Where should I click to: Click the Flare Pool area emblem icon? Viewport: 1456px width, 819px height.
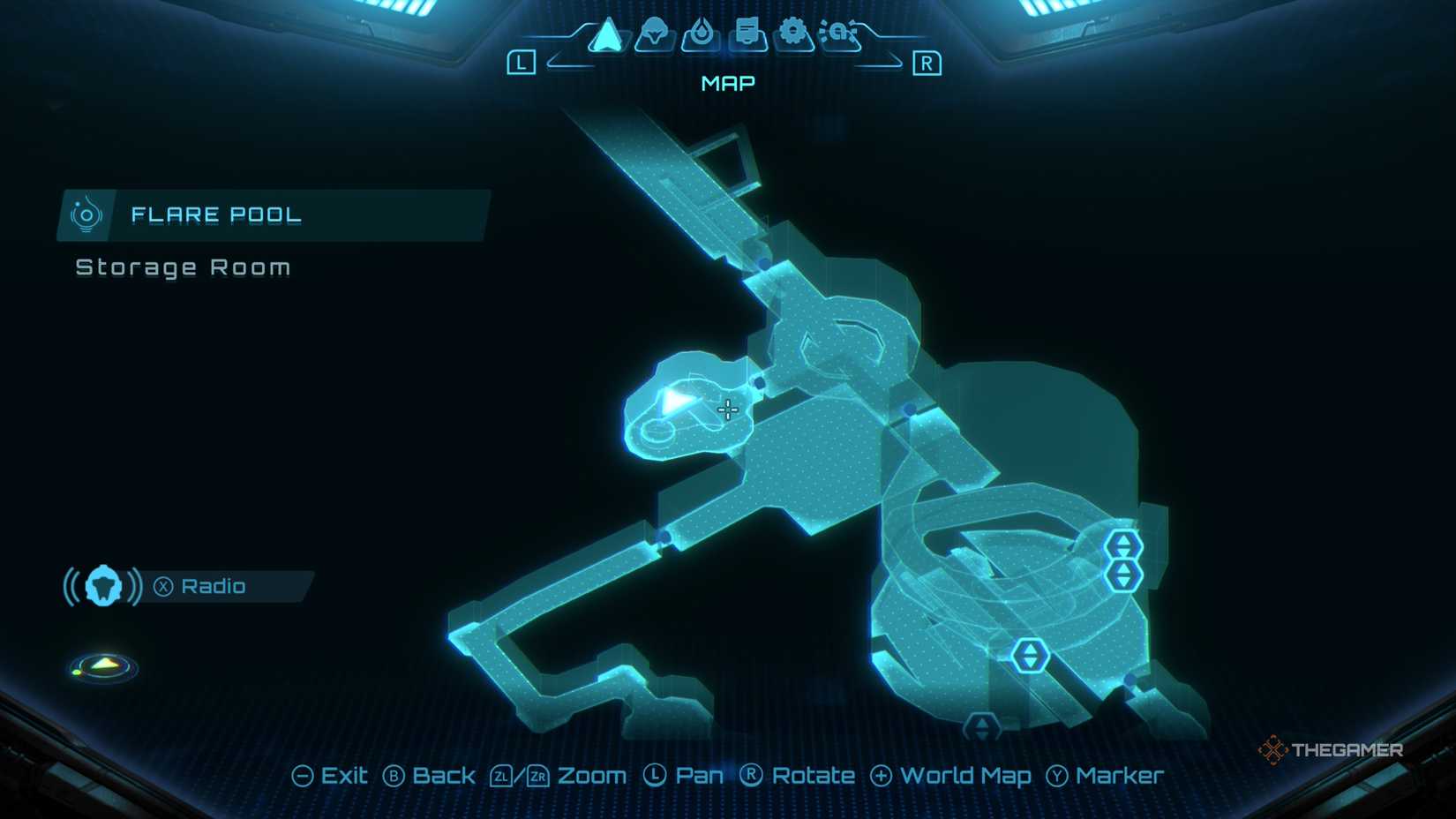(x=86, y=214)
